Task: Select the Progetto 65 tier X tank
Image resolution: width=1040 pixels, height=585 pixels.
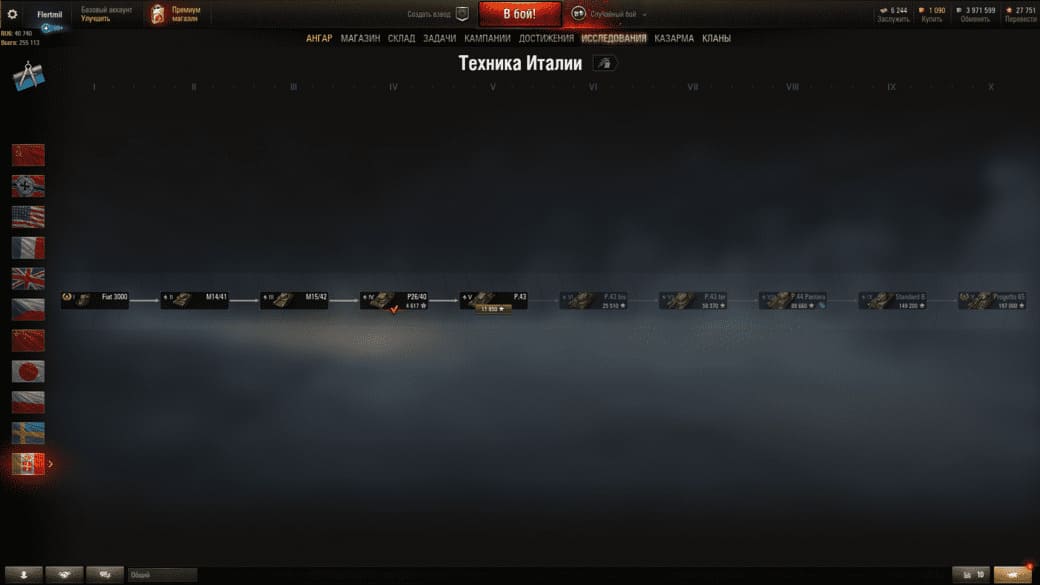Action: point(993,299)
